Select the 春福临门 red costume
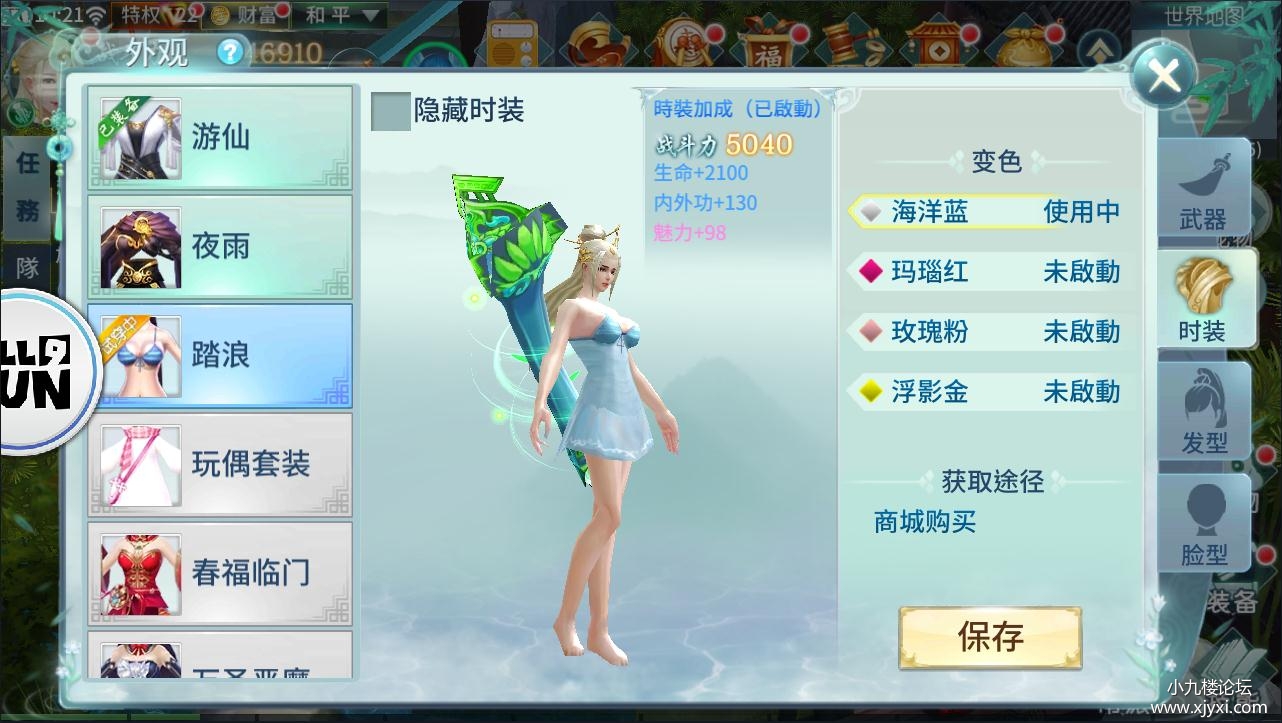This screenshot has height=723, width=1282. point(220,573)
